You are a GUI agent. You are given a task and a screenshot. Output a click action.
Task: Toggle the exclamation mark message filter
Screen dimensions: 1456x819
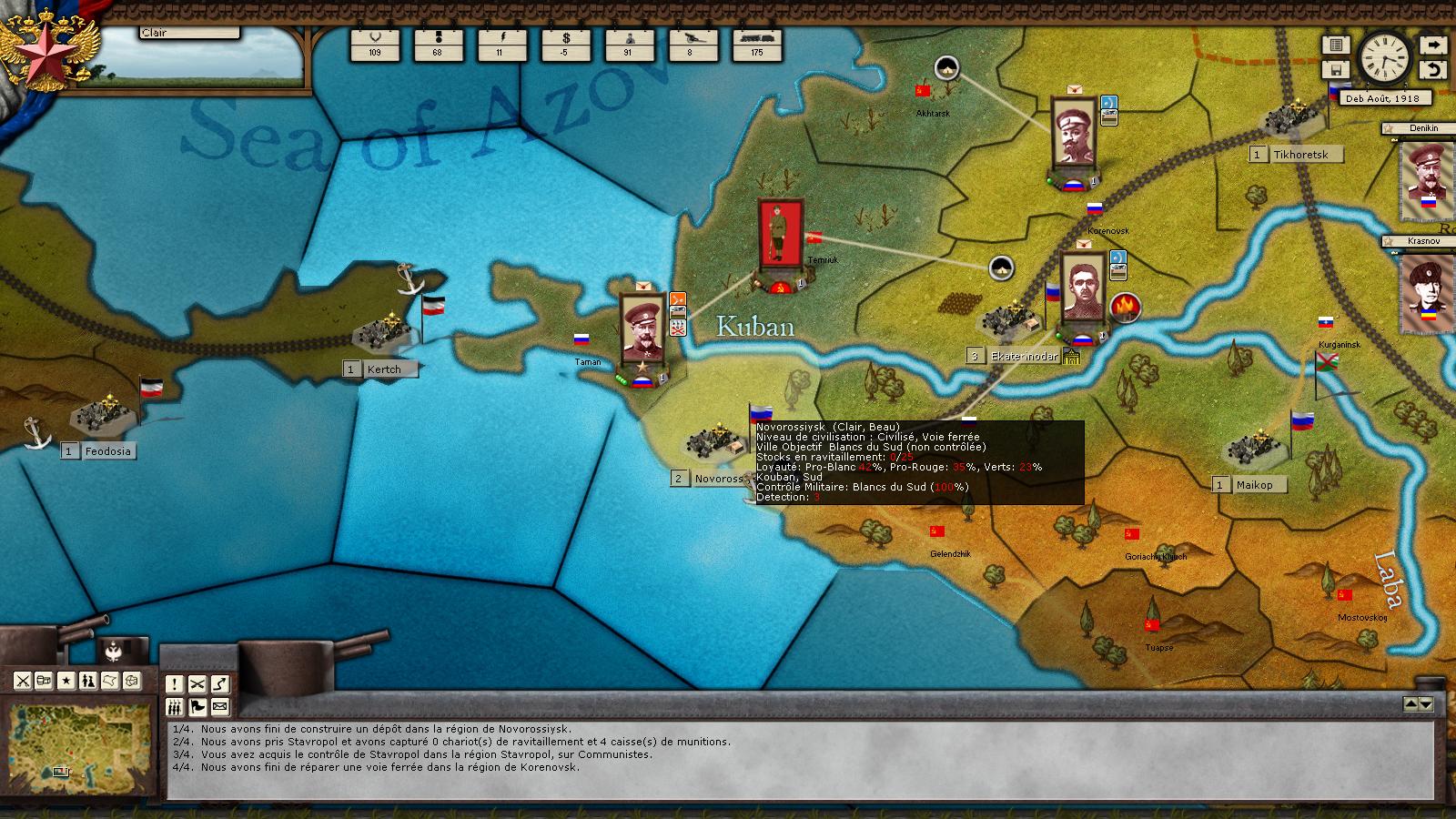click(x=175, y=684)
